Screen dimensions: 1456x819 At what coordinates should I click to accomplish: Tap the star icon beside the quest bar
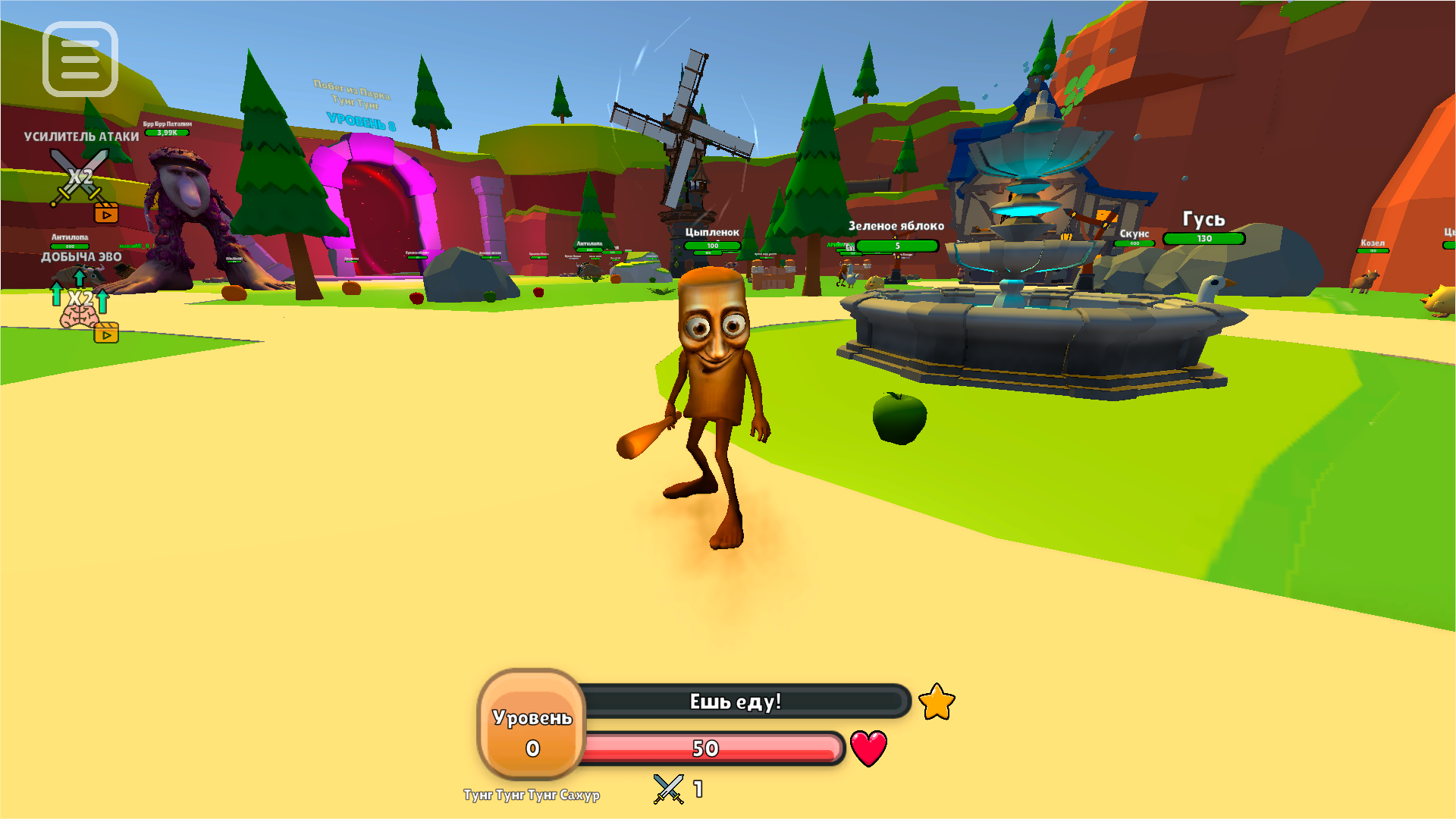(937, 702)
